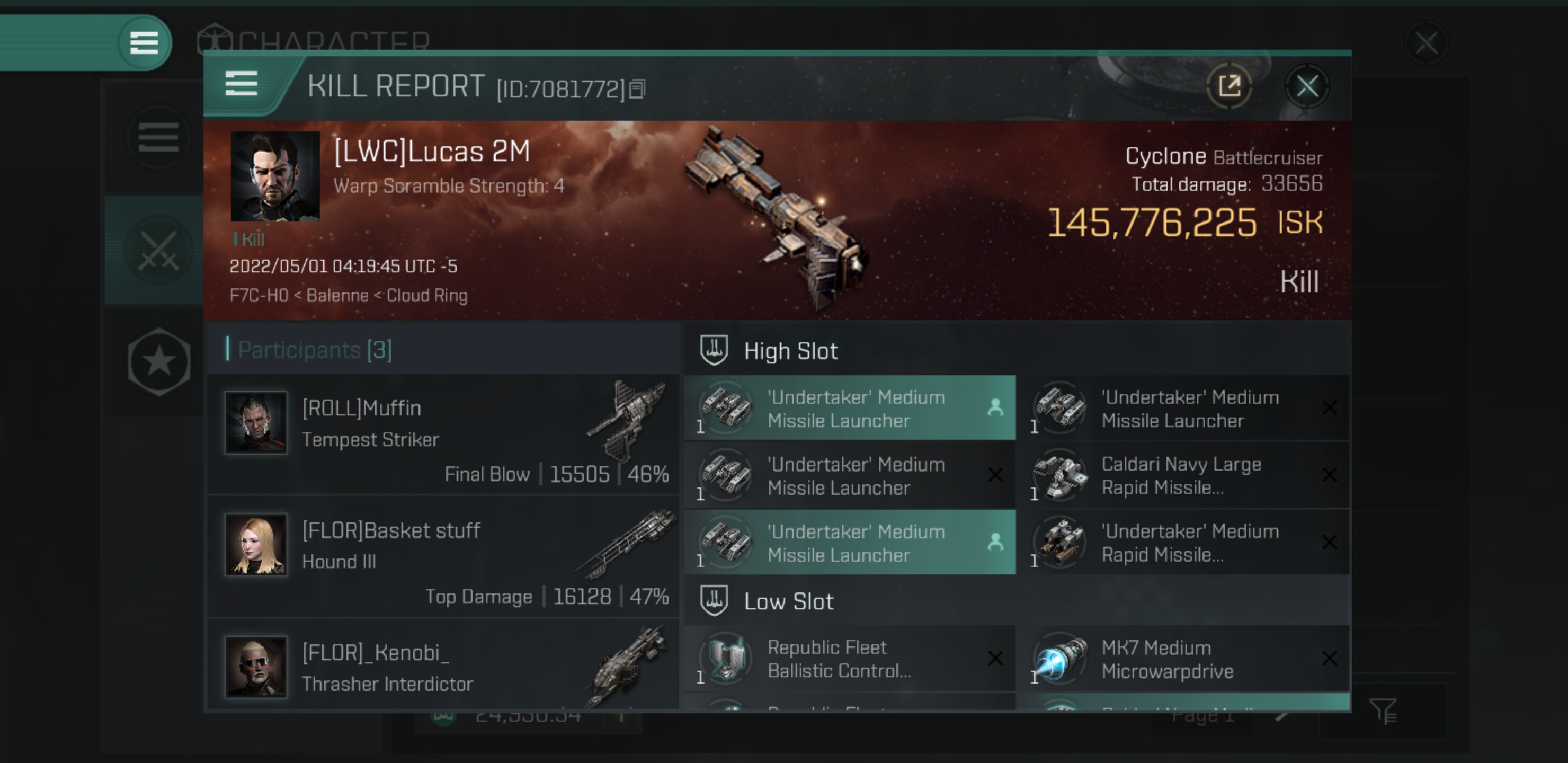Image resolution: width=1568 pixels, height=763 pixels.
Task: Copy the kill report ID
Action: (637, 90)
